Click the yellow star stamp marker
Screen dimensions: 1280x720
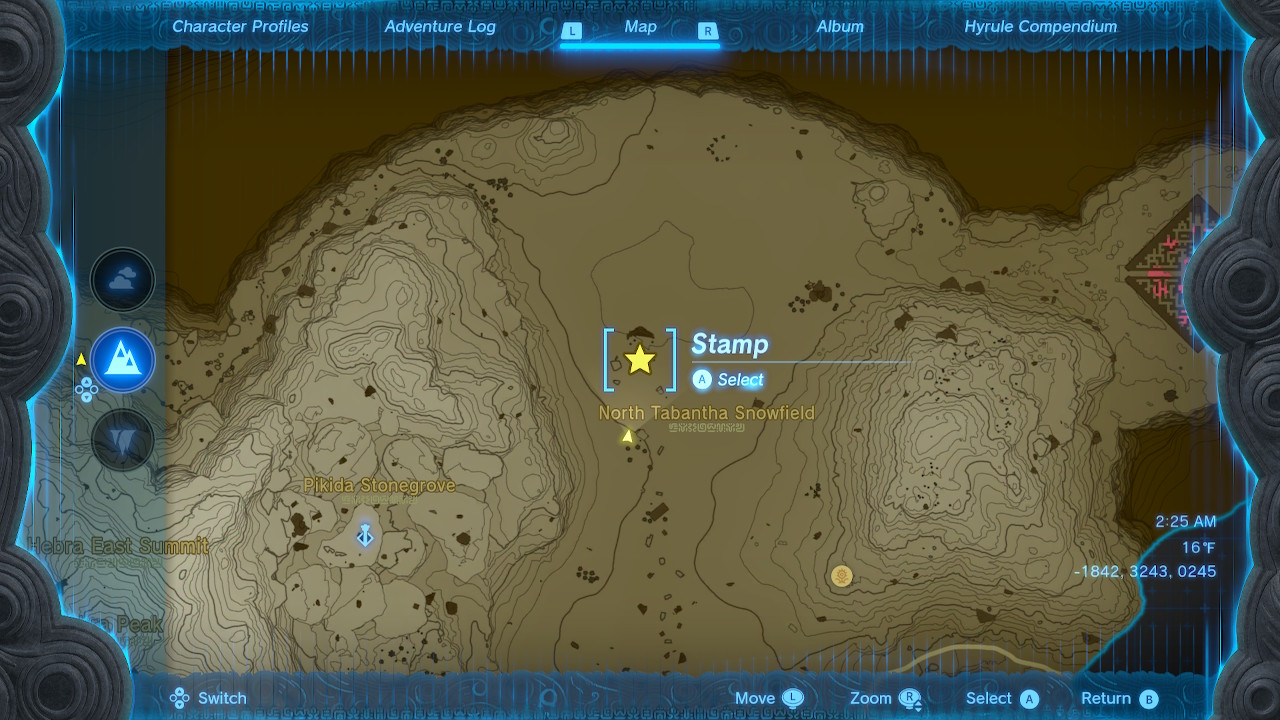(x=640, y=359)
